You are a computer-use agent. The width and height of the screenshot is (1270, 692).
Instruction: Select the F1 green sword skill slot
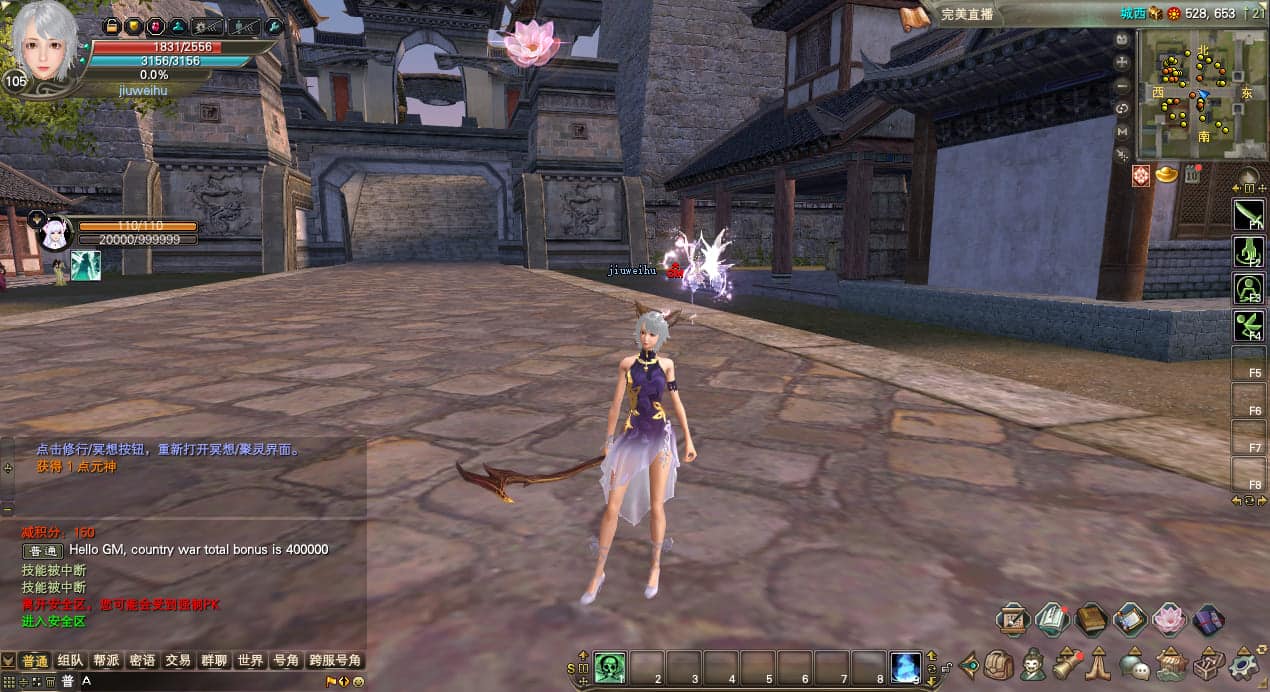click(x=1249, y=215)
